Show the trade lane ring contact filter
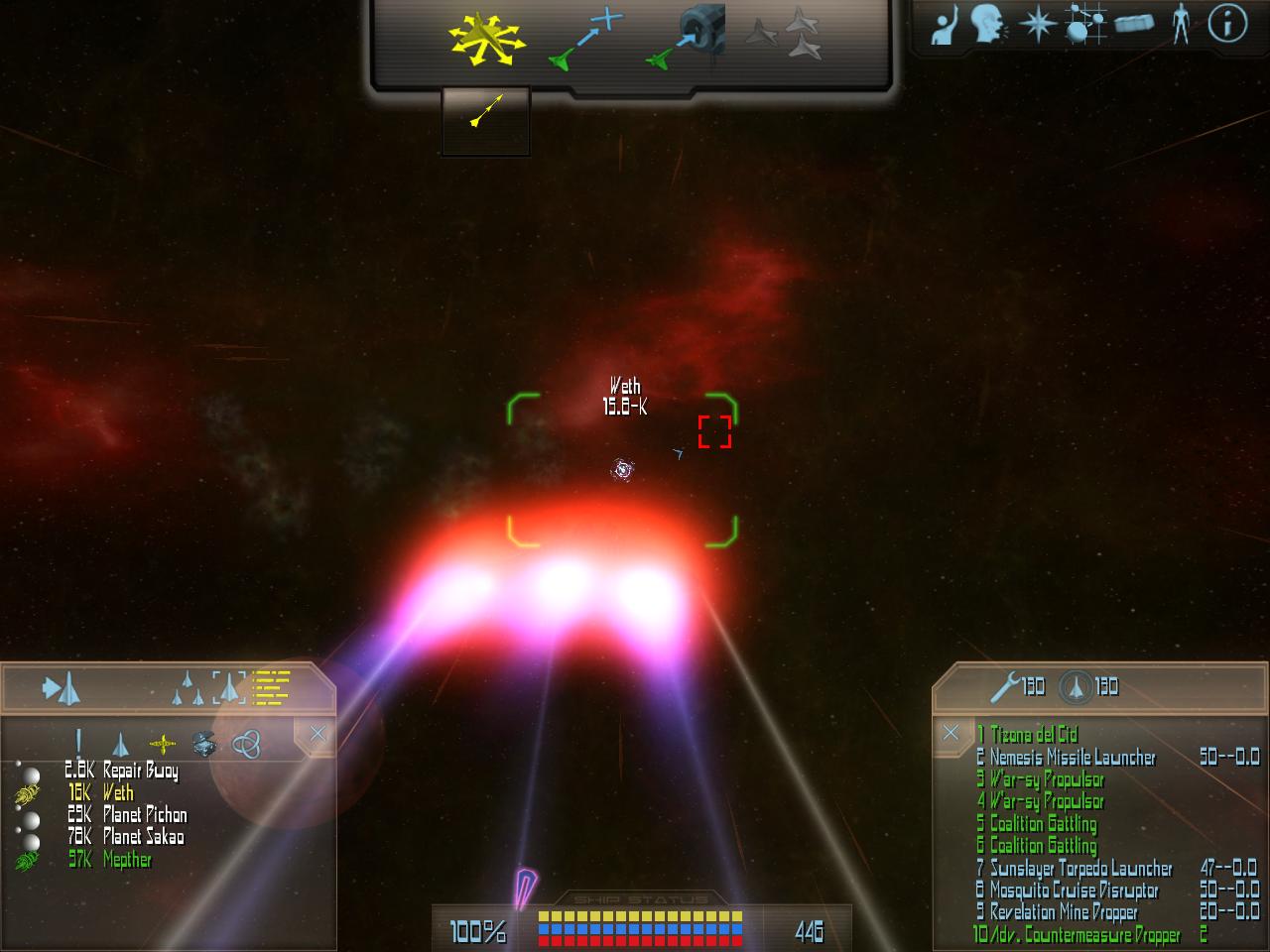1270x952 pixels. click(x=246, y=742)
